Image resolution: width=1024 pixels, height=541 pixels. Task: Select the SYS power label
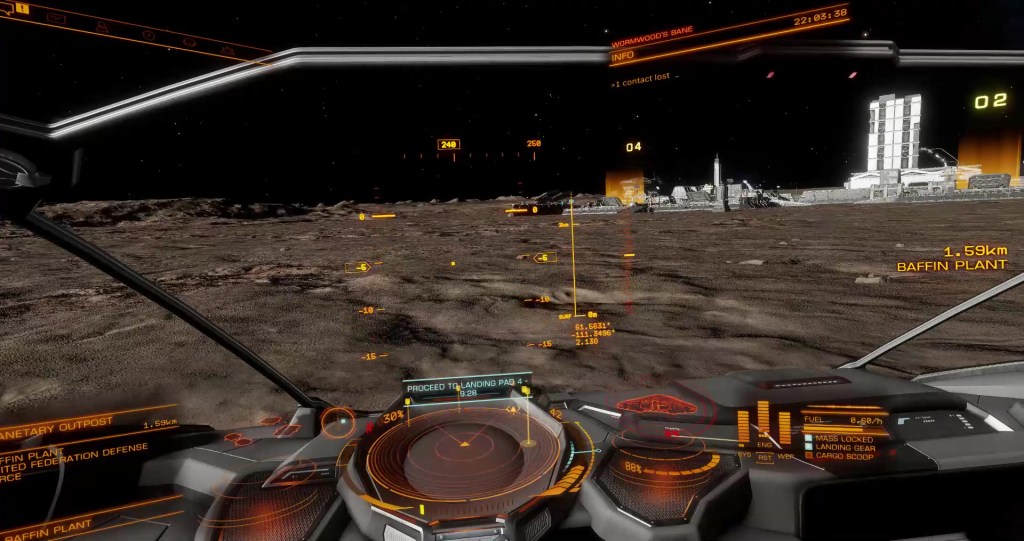pyautogui.click(x=745, y=454)
